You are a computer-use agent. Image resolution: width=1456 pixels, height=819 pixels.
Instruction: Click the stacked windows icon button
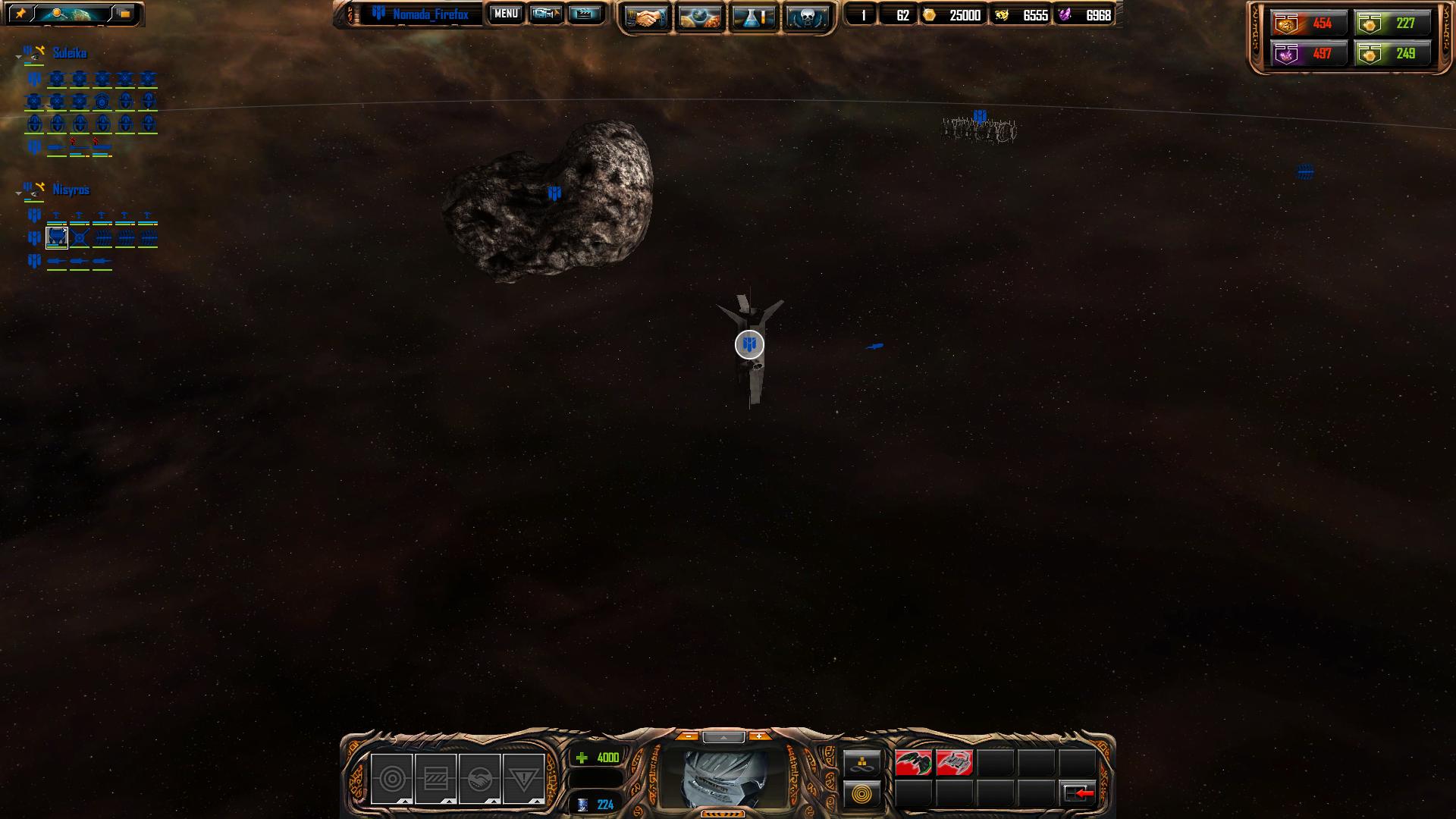click(x=124, y=14)
